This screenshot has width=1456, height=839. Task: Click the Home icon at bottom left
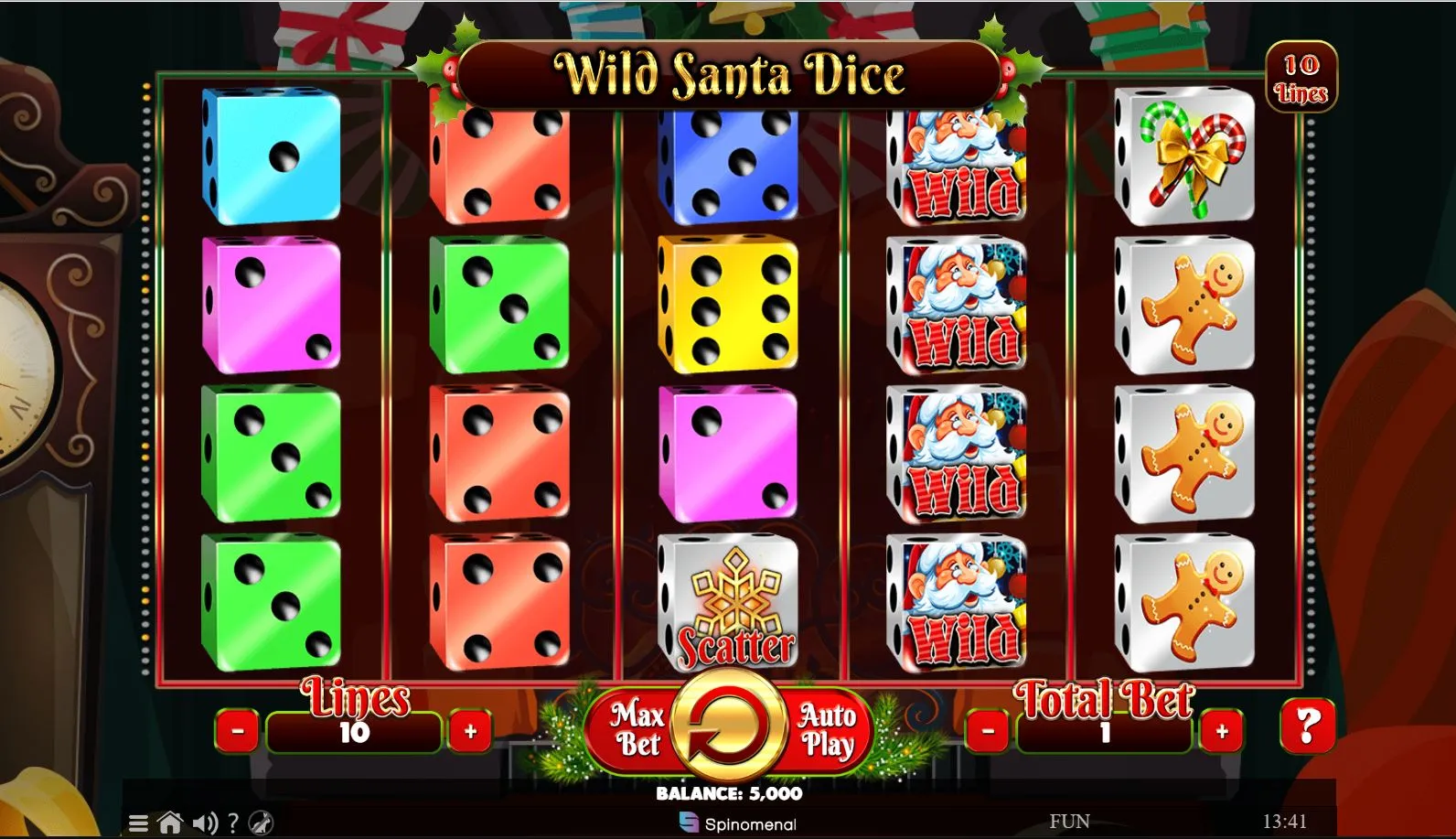click(x=172, y=822)
